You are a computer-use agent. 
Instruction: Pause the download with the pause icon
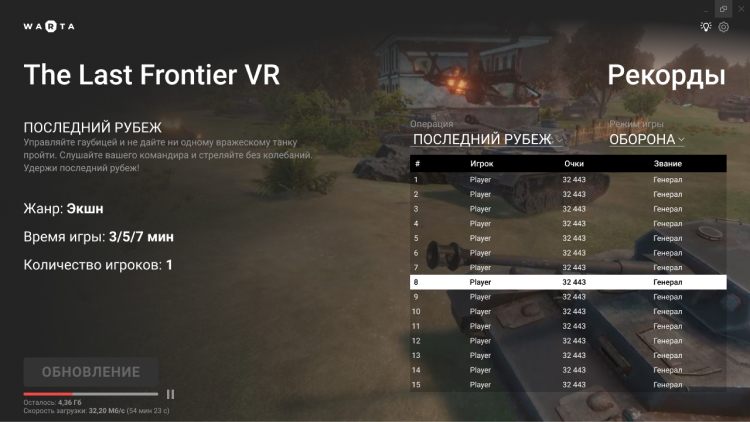pyautogui.click(x=170, y=394)
